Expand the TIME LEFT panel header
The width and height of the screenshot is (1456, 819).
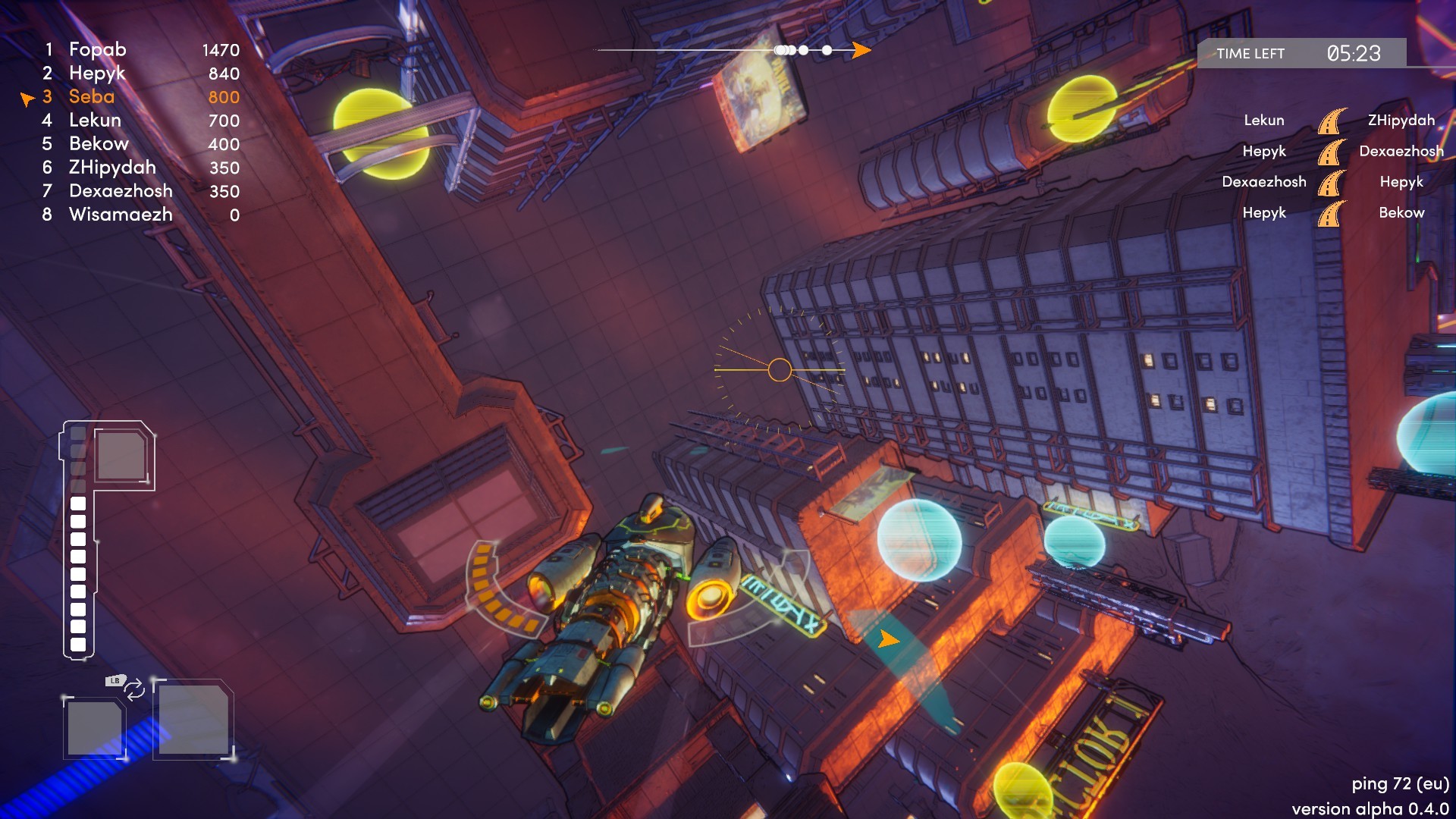[1249, 54]
